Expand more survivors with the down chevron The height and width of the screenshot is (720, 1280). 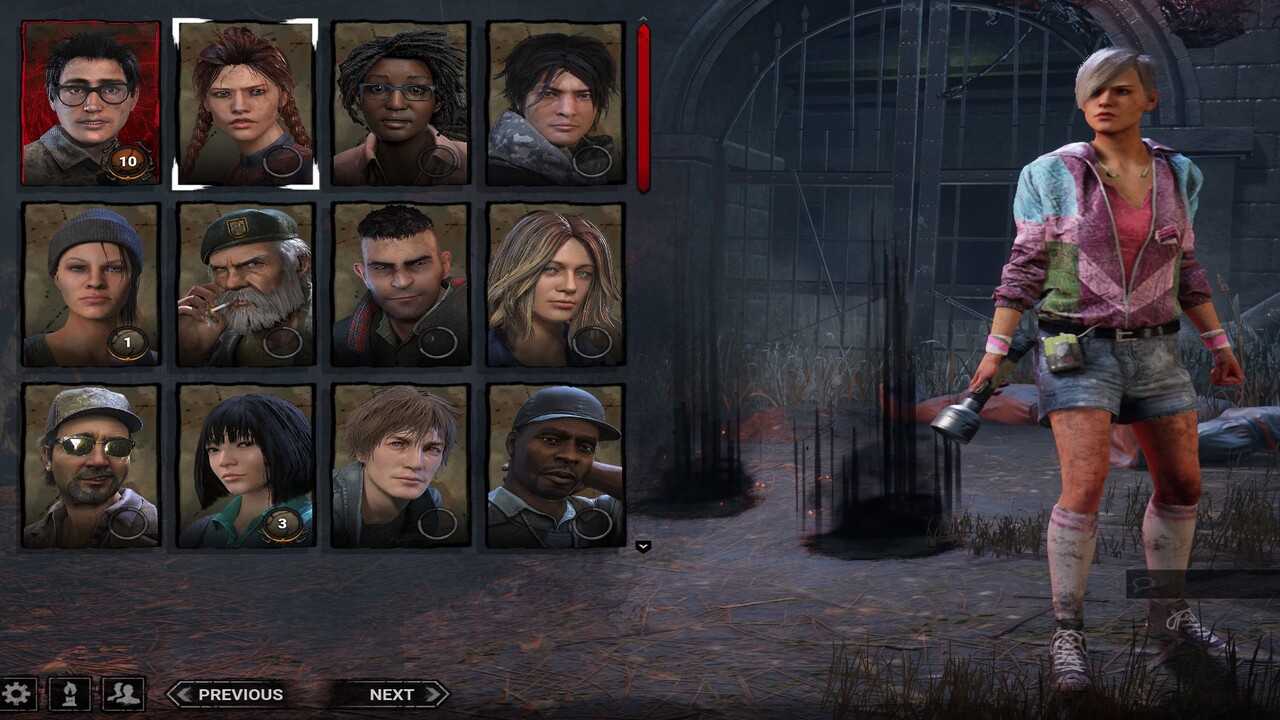point(643,546)
